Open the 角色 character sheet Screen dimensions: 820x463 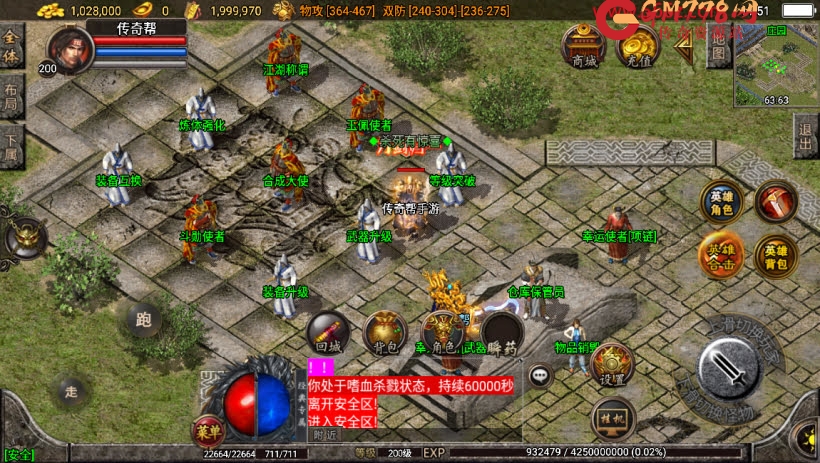coord(441,333)
